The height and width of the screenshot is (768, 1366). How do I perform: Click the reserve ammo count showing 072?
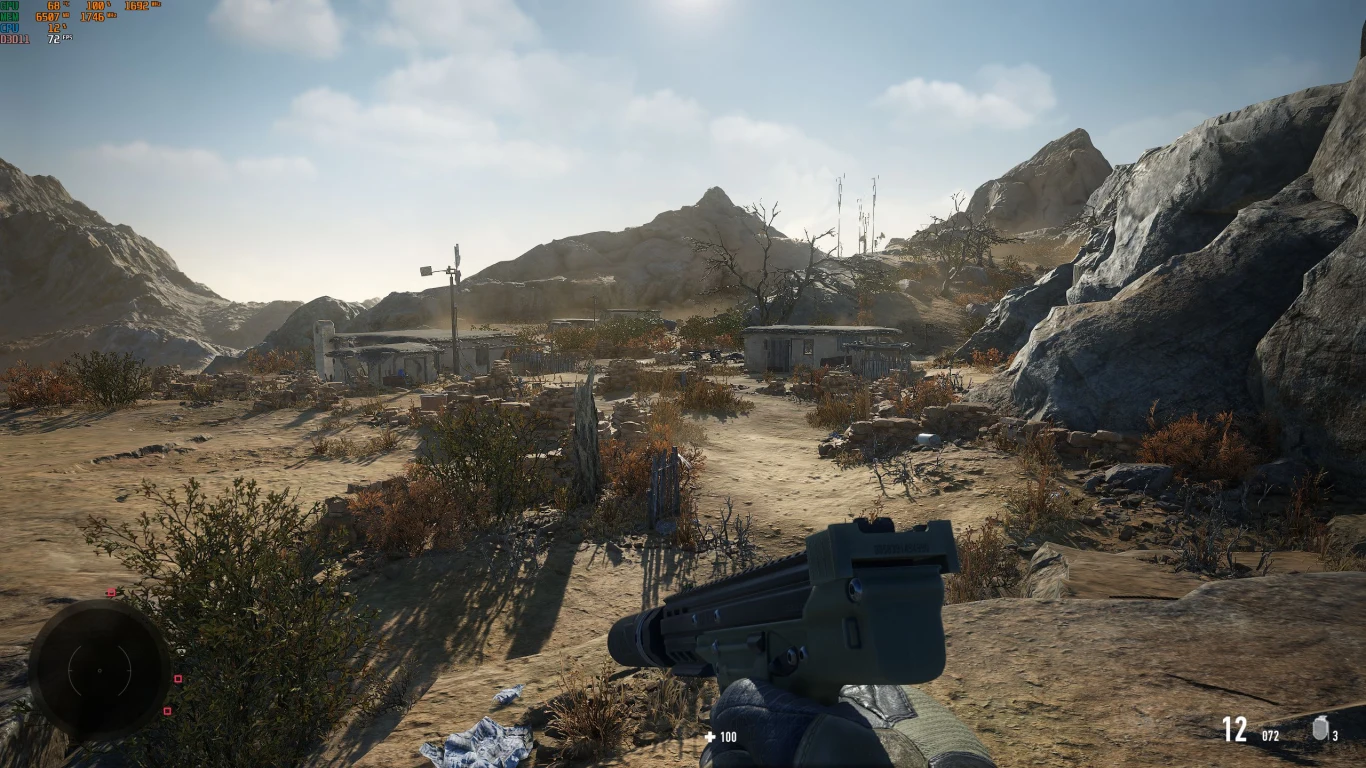click(1271, 736)
